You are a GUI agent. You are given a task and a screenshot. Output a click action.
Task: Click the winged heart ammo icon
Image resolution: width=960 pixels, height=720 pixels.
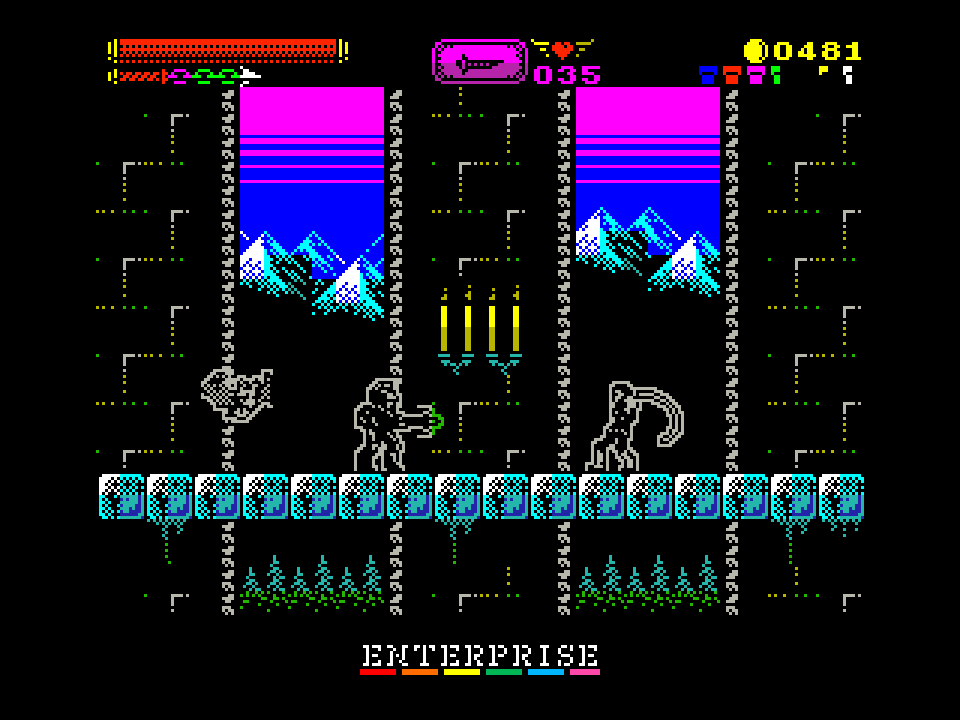coord(562,48)
